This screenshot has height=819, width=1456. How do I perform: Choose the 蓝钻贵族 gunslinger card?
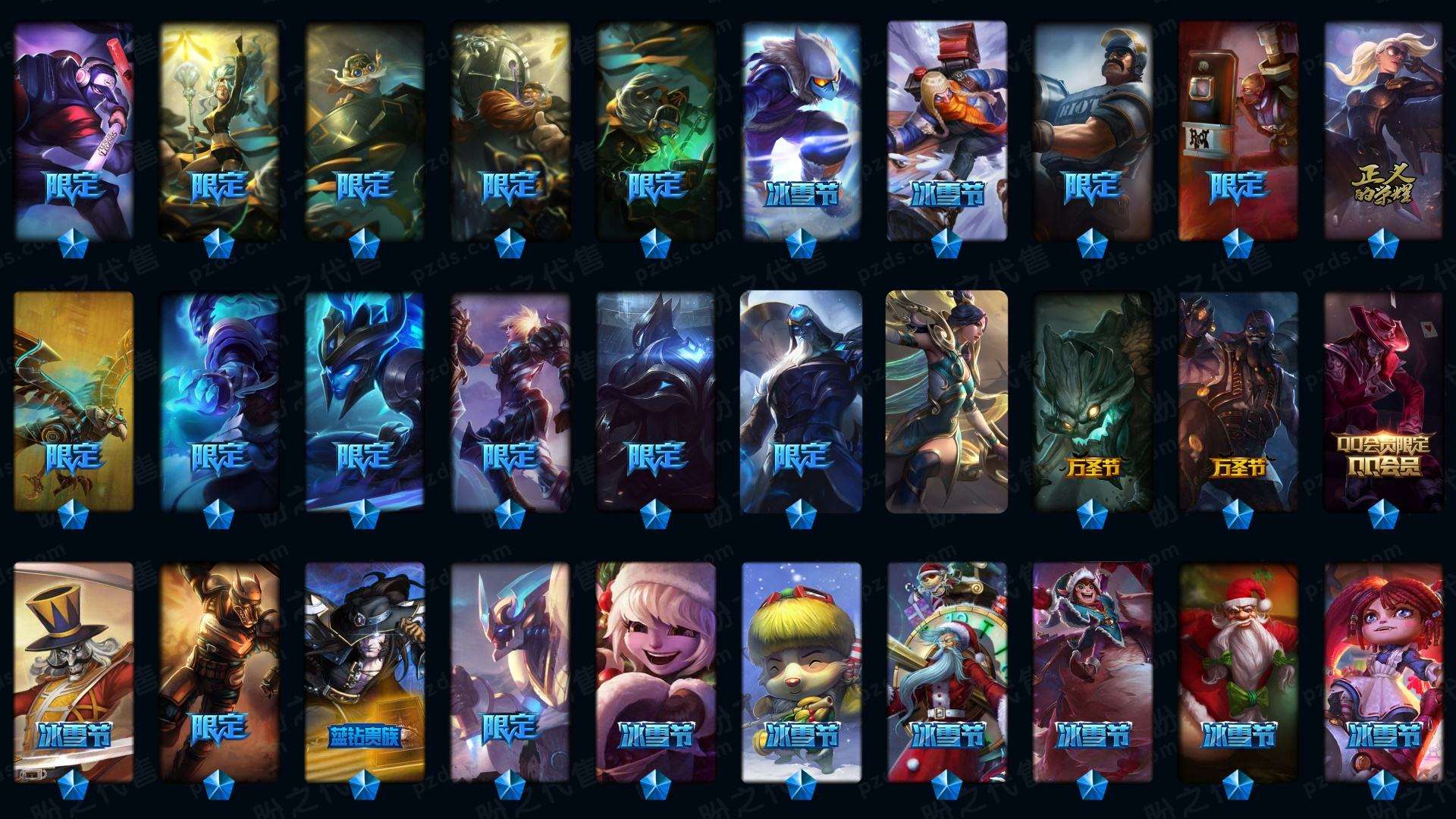pyautogui.click(x=365, y=672)
